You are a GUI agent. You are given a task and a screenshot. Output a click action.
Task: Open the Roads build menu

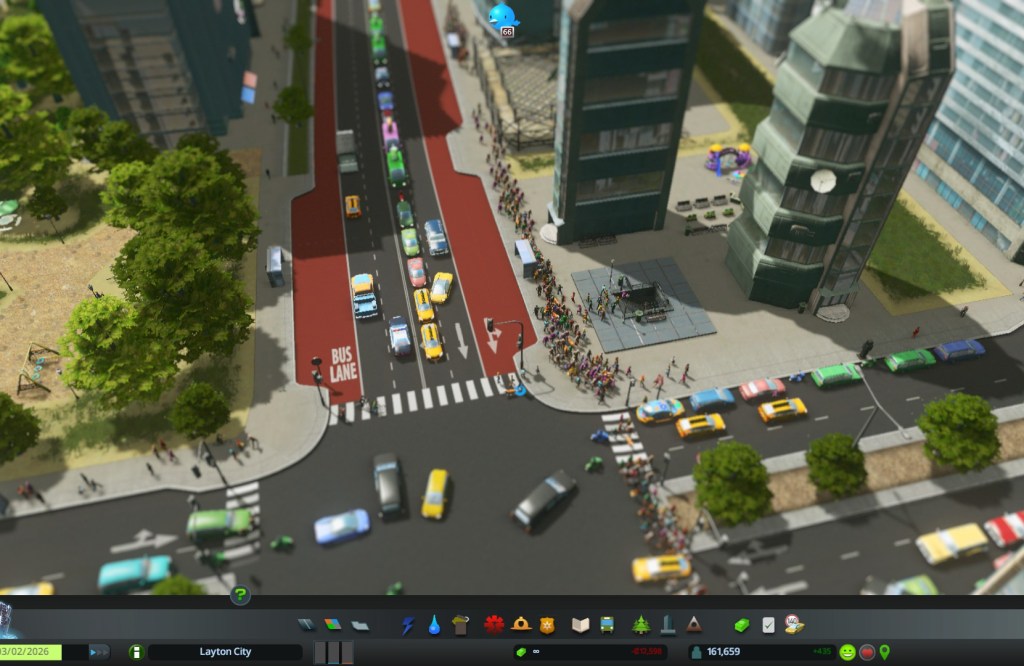click(x=307, y=625)
